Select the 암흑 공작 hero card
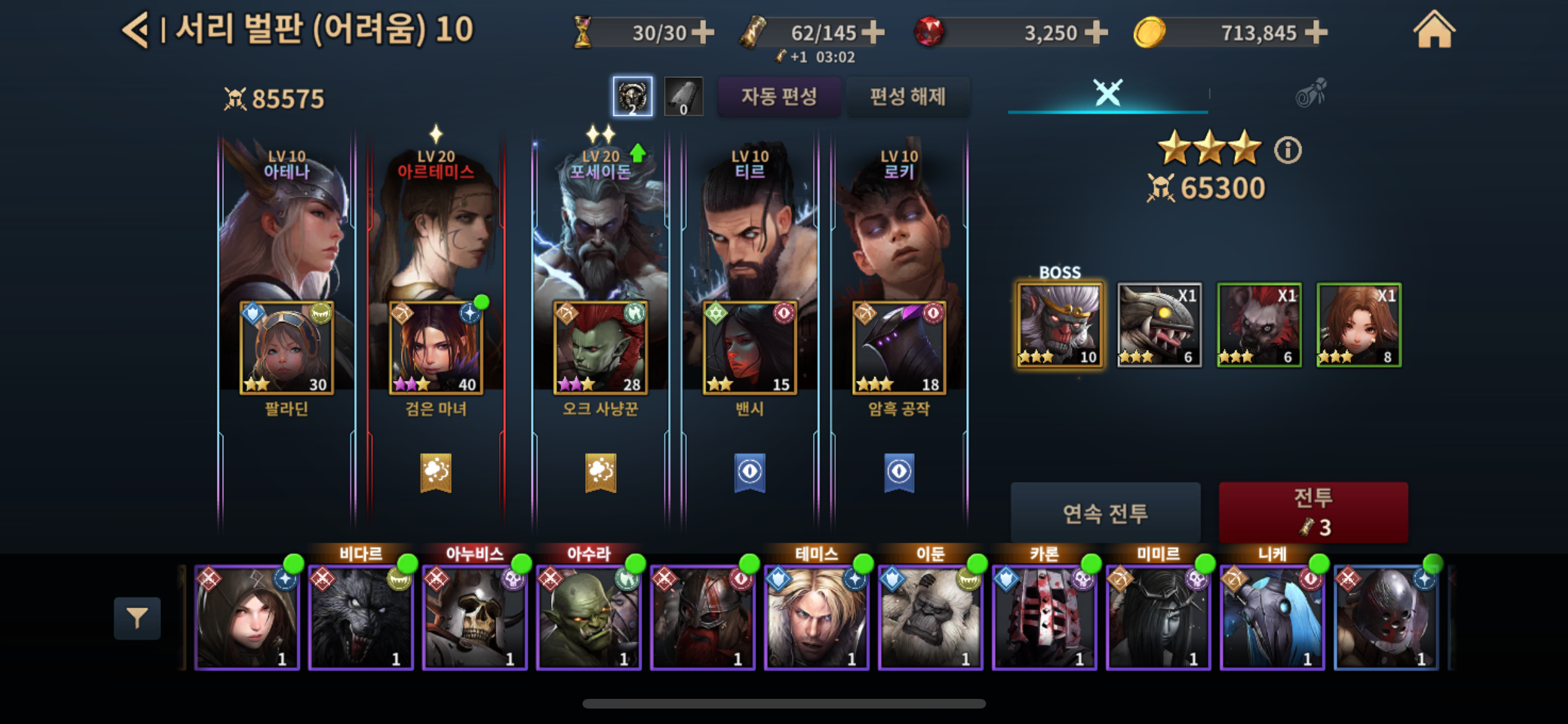Viewport: 1568px width, 724px height. [x=899, y=348]
